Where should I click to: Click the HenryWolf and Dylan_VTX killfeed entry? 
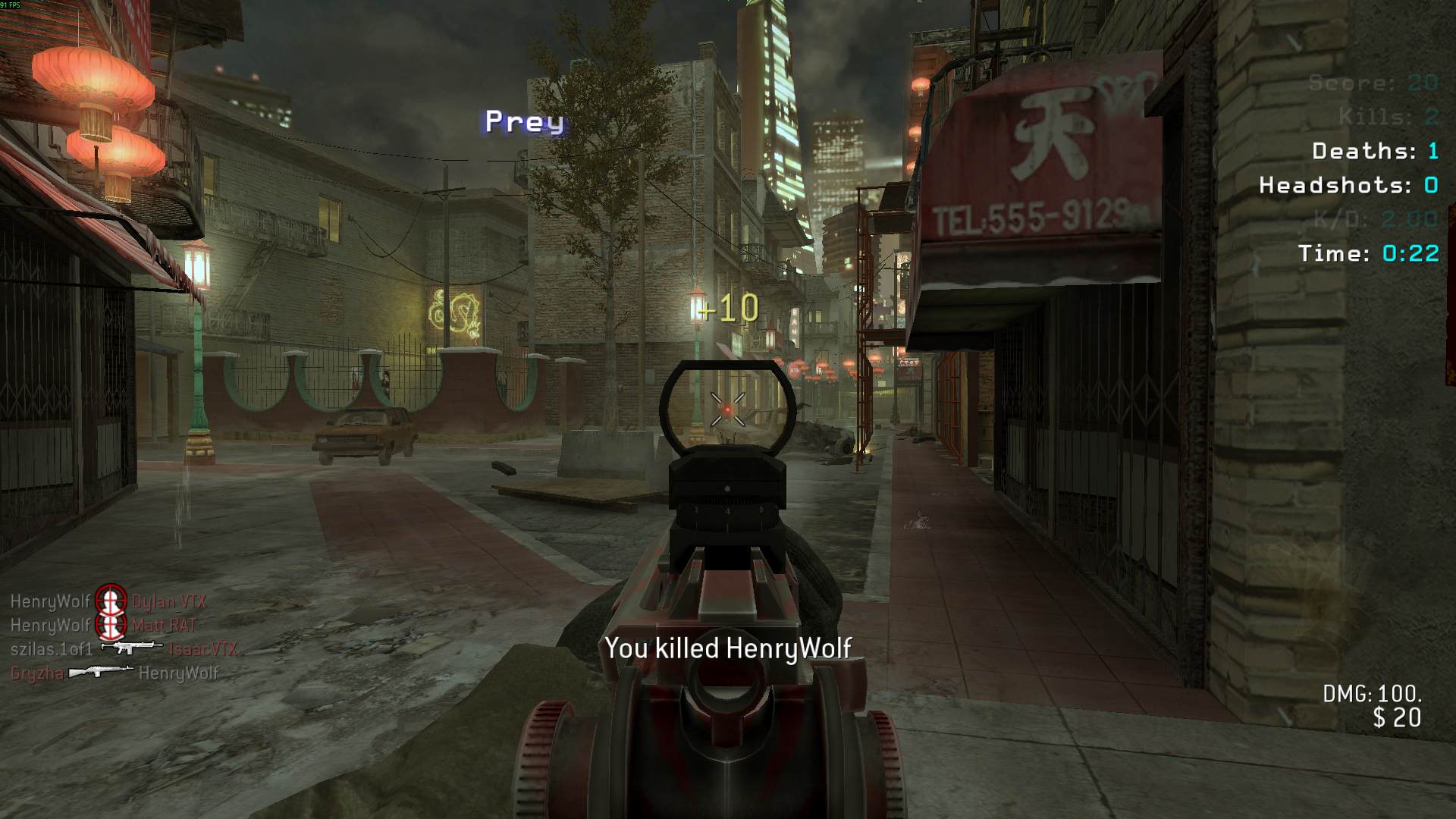click(108, 601)
